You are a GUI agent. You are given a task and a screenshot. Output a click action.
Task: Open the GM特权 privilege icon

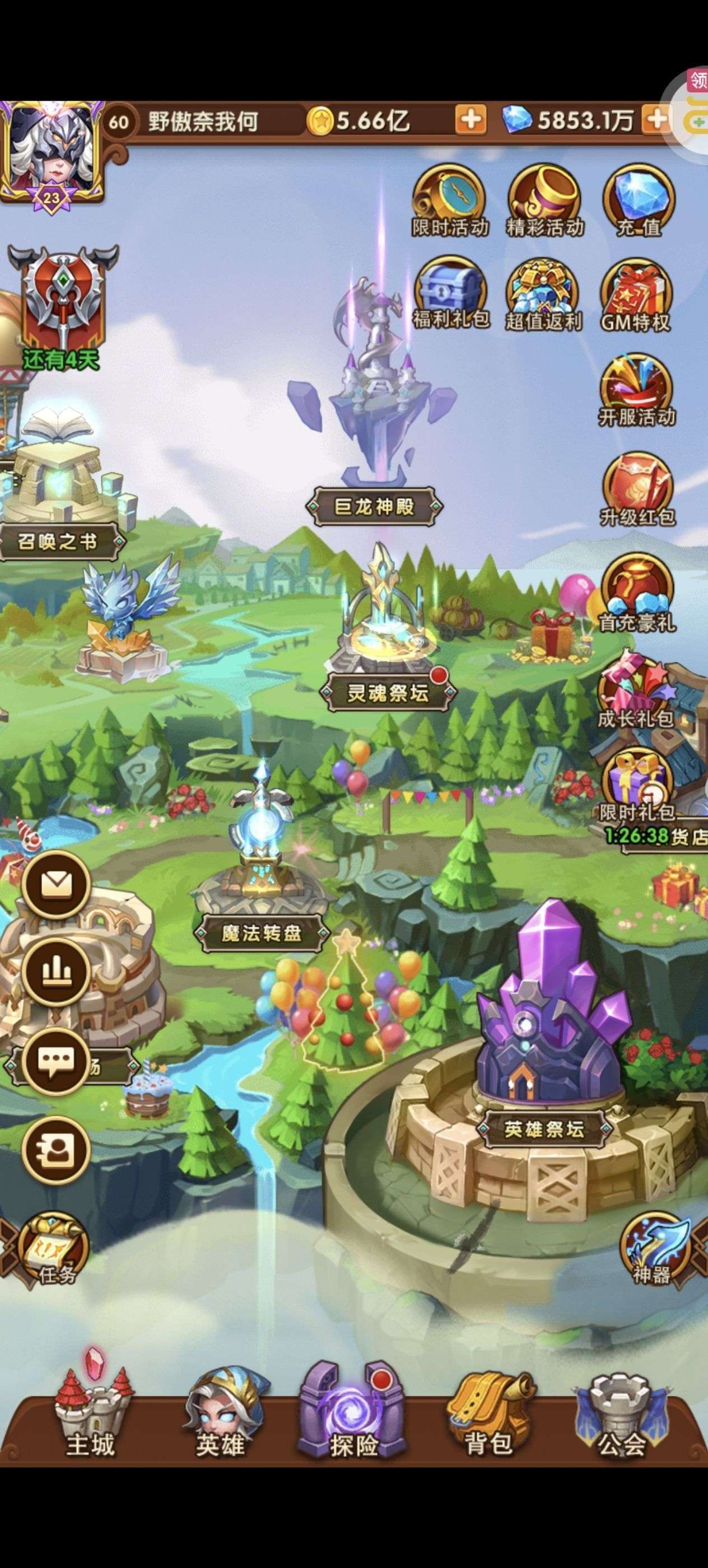[636, 295]
